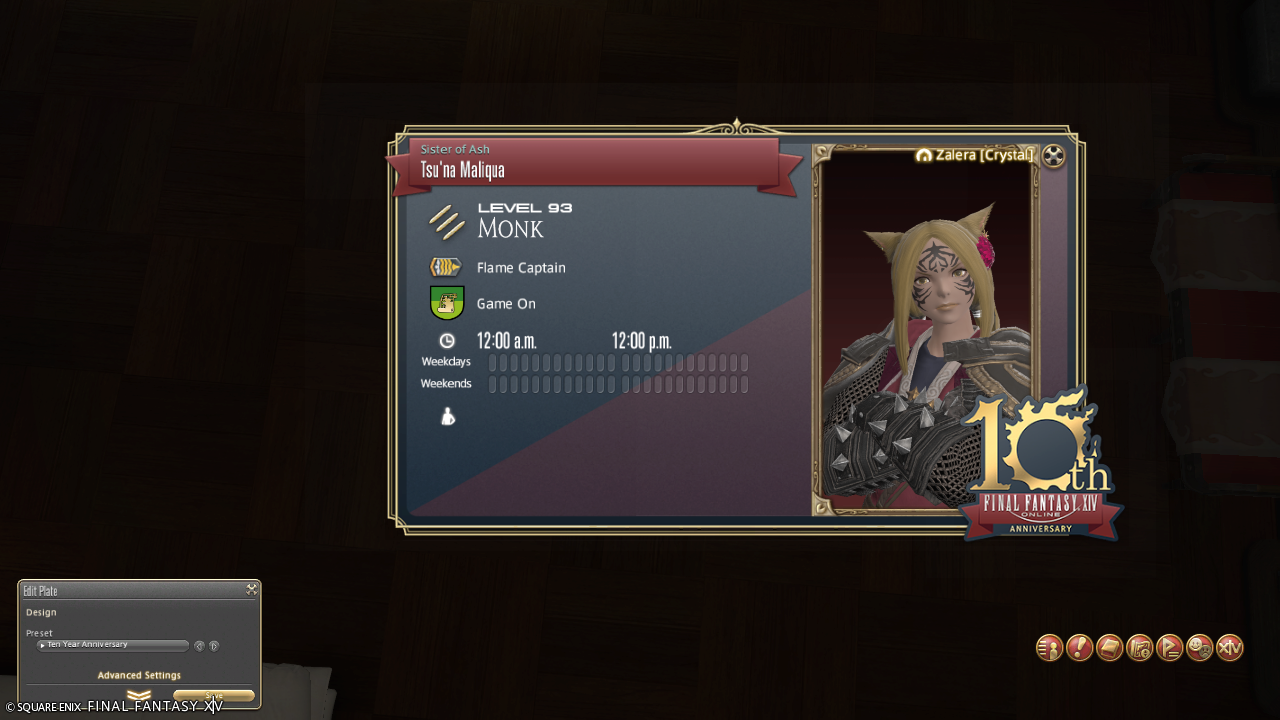Viewport: 1280px width, 720px height.
Task: Open the Character menu icon
Action: point(1049,648)
